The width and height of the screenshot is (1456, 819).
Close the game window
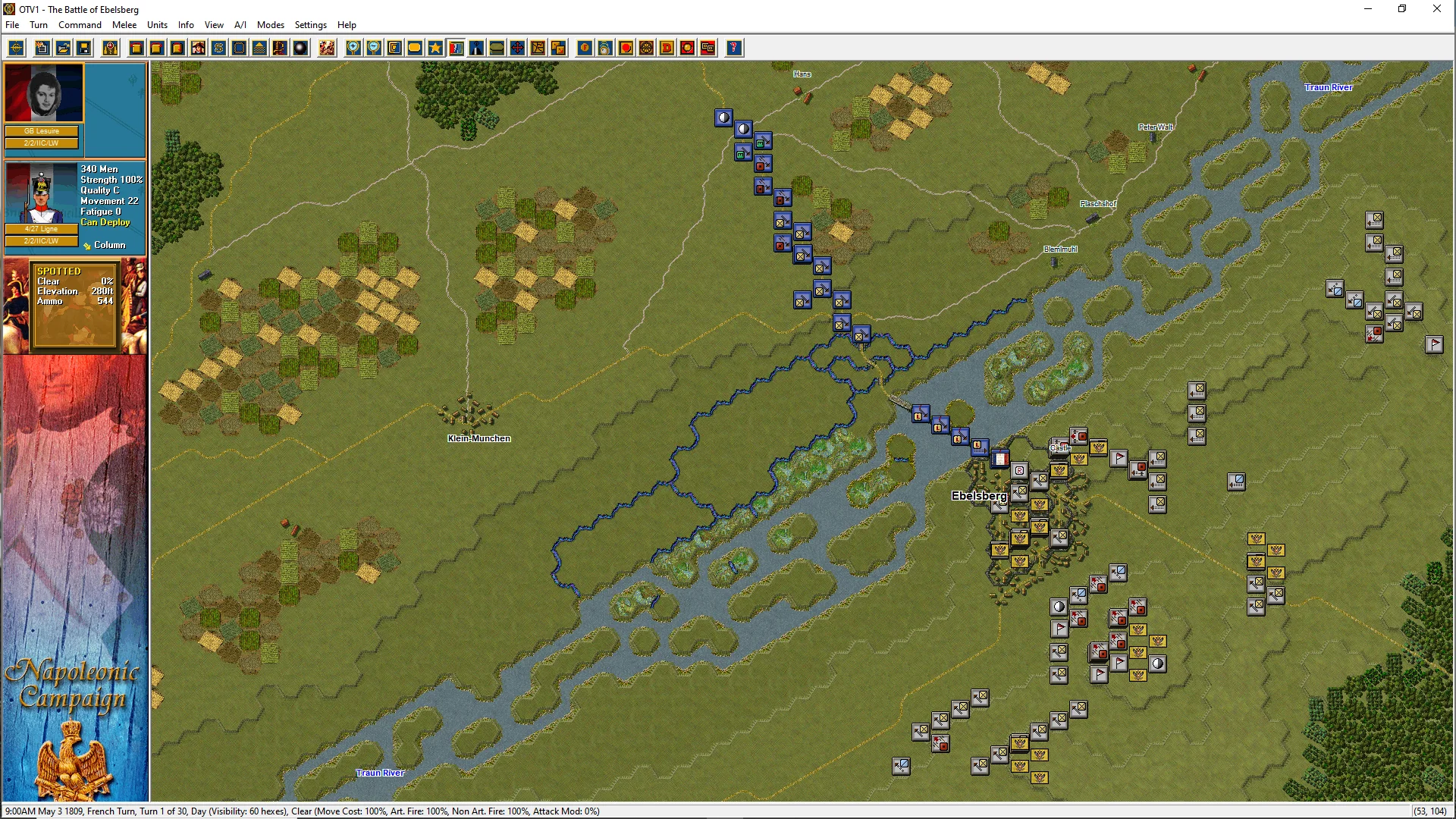click(1436, 9)
